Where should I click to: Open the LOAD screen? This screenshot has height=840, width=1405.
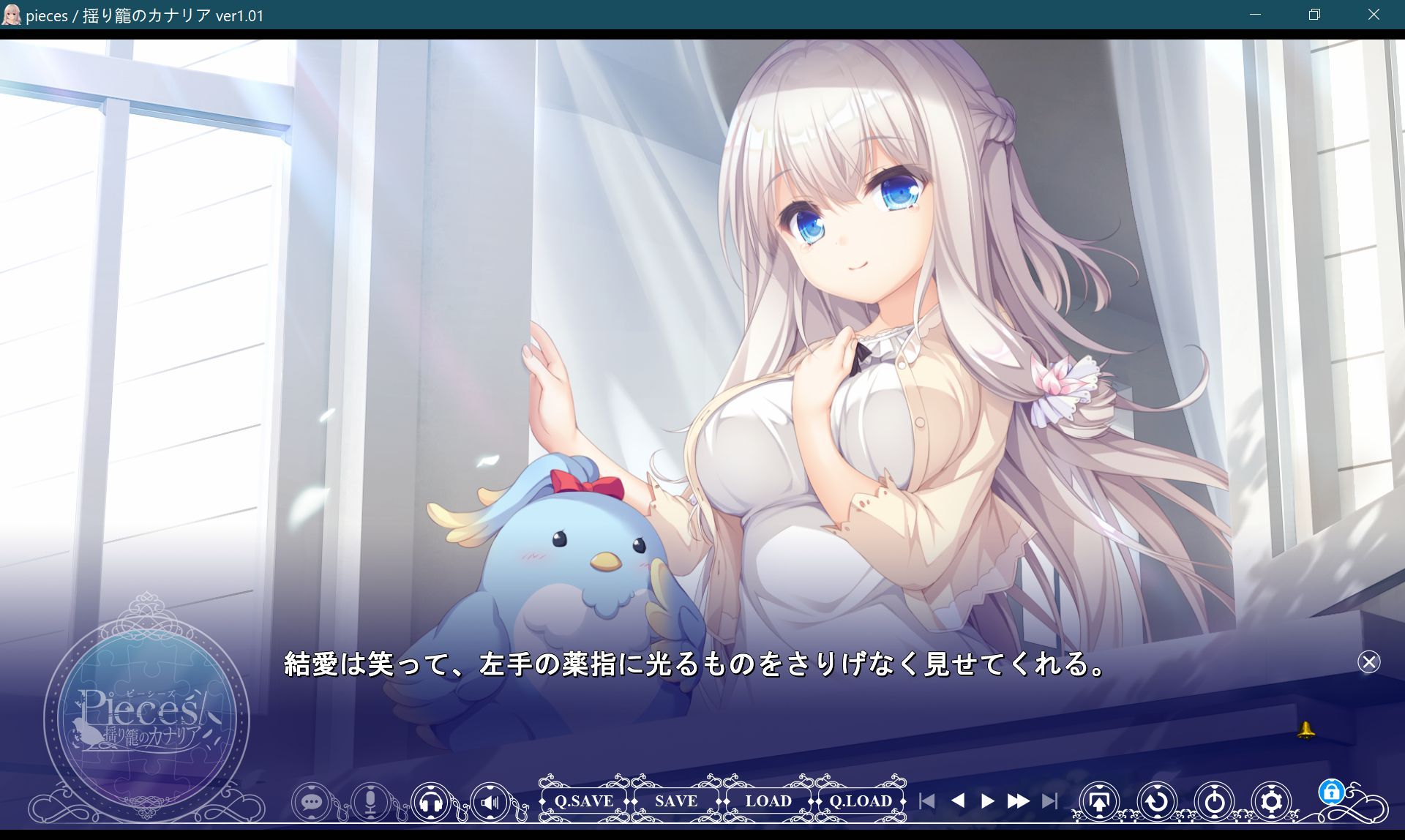point(768,800)
